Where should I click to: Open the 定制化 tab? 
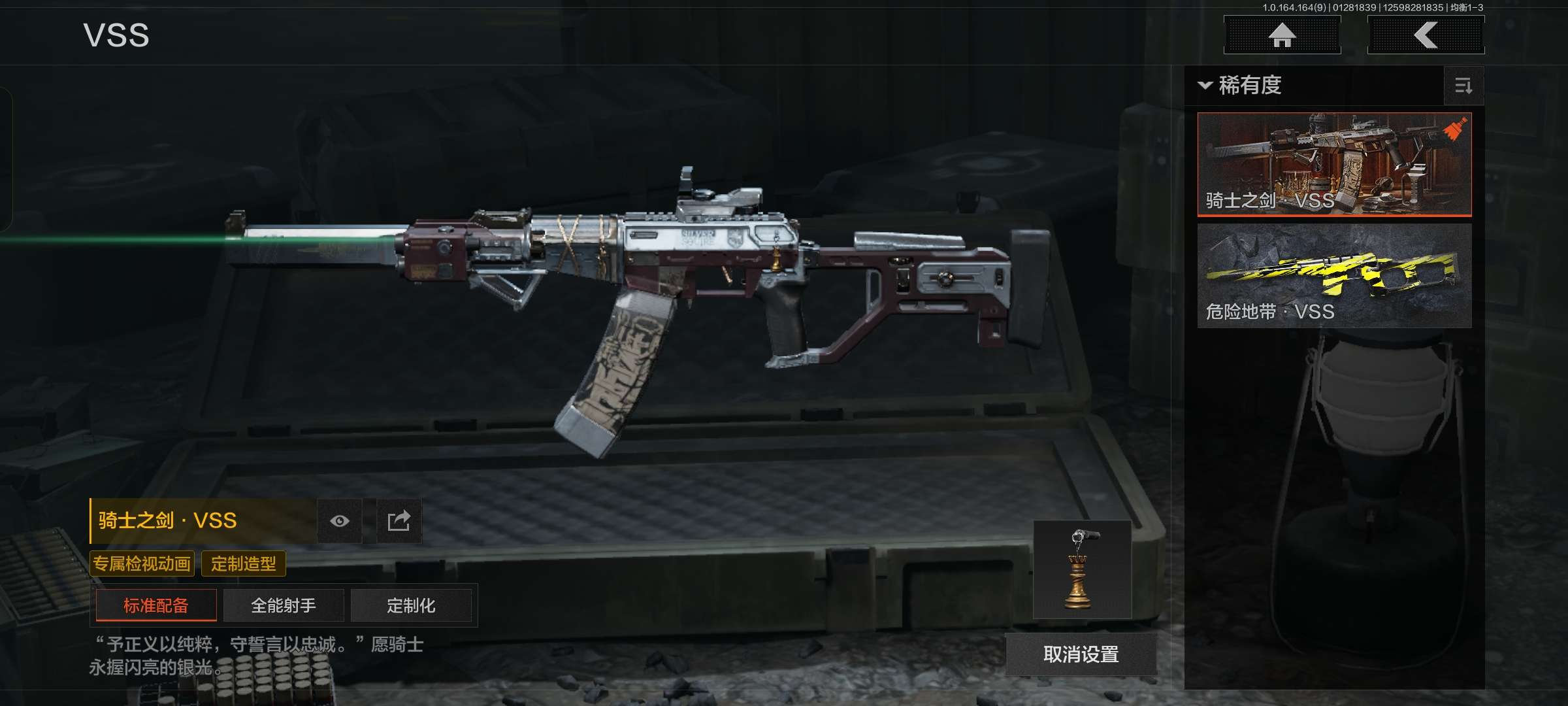click(411, 605)
